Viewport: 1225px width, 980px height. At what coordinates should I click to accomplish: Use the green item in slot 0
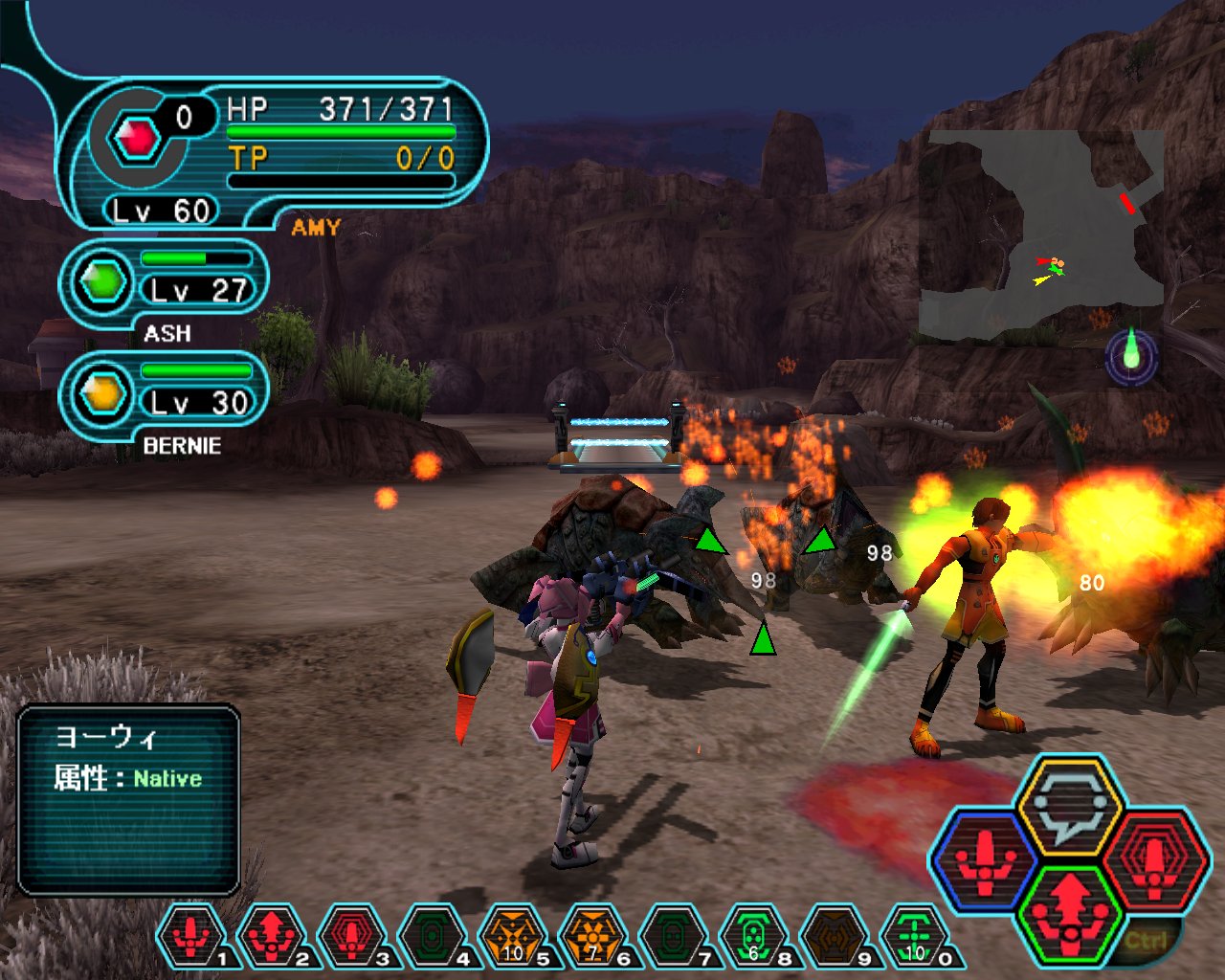coord(915,935)
